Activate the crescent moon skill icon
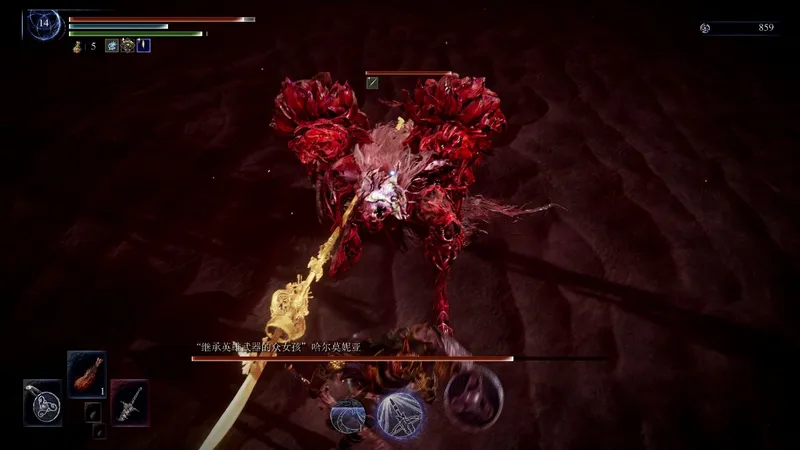The image size is (800, 450). point(347,415)
